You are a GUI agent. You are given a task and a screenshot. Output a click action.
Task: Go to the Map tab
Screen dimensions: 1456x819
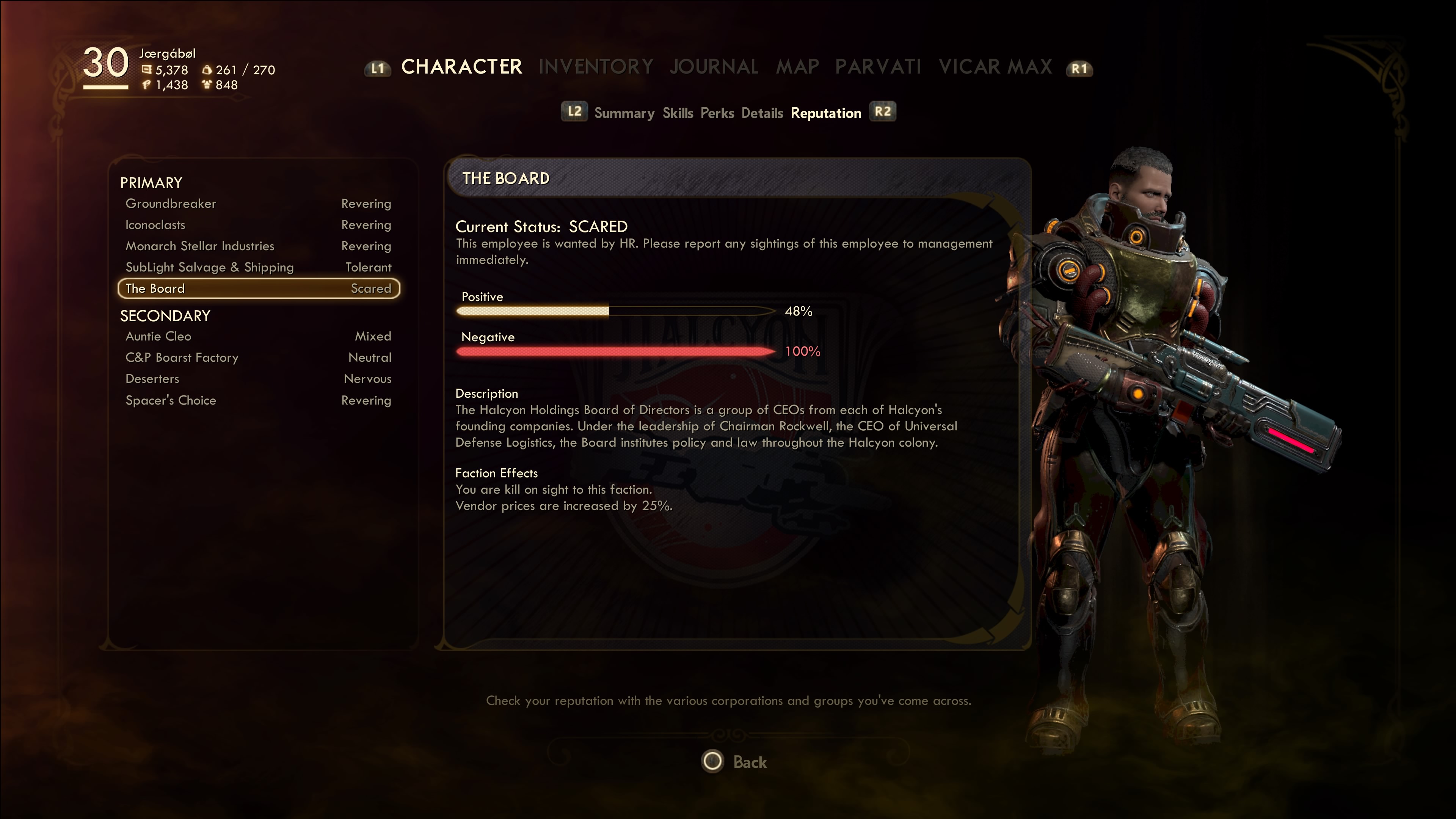[797, 67]
